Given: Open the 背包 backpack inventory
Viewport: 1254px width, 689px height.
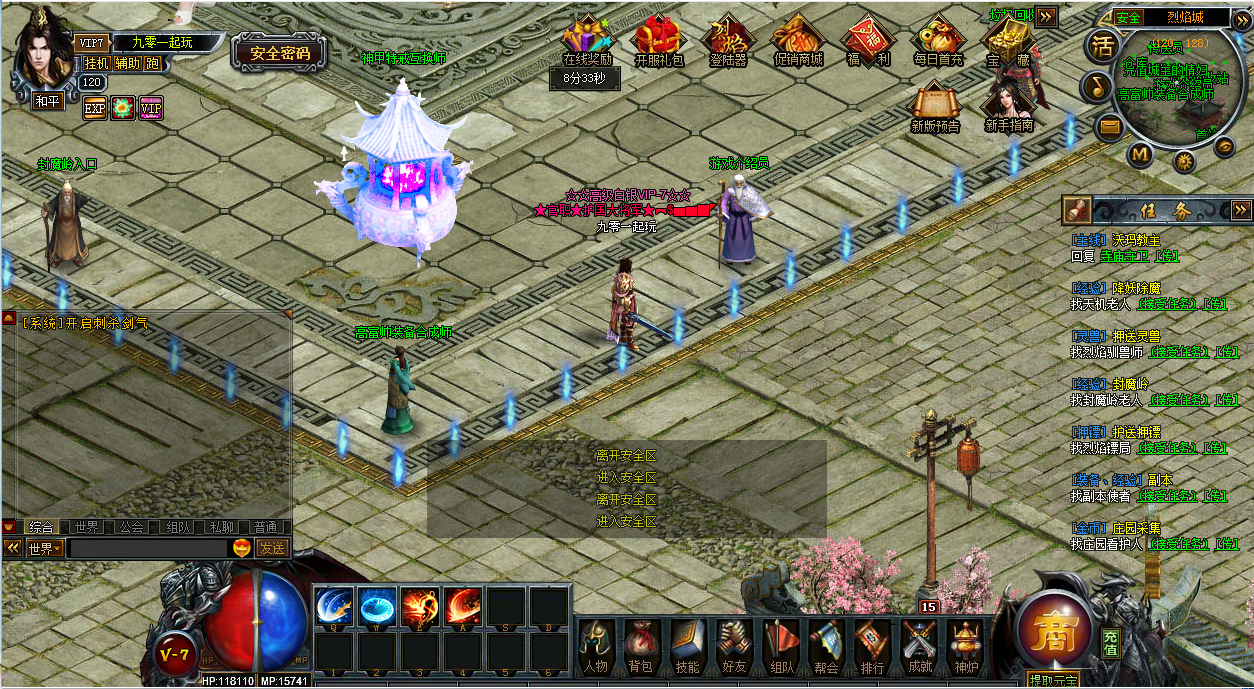Looking at the screenshot, I should tap(641, 646).
